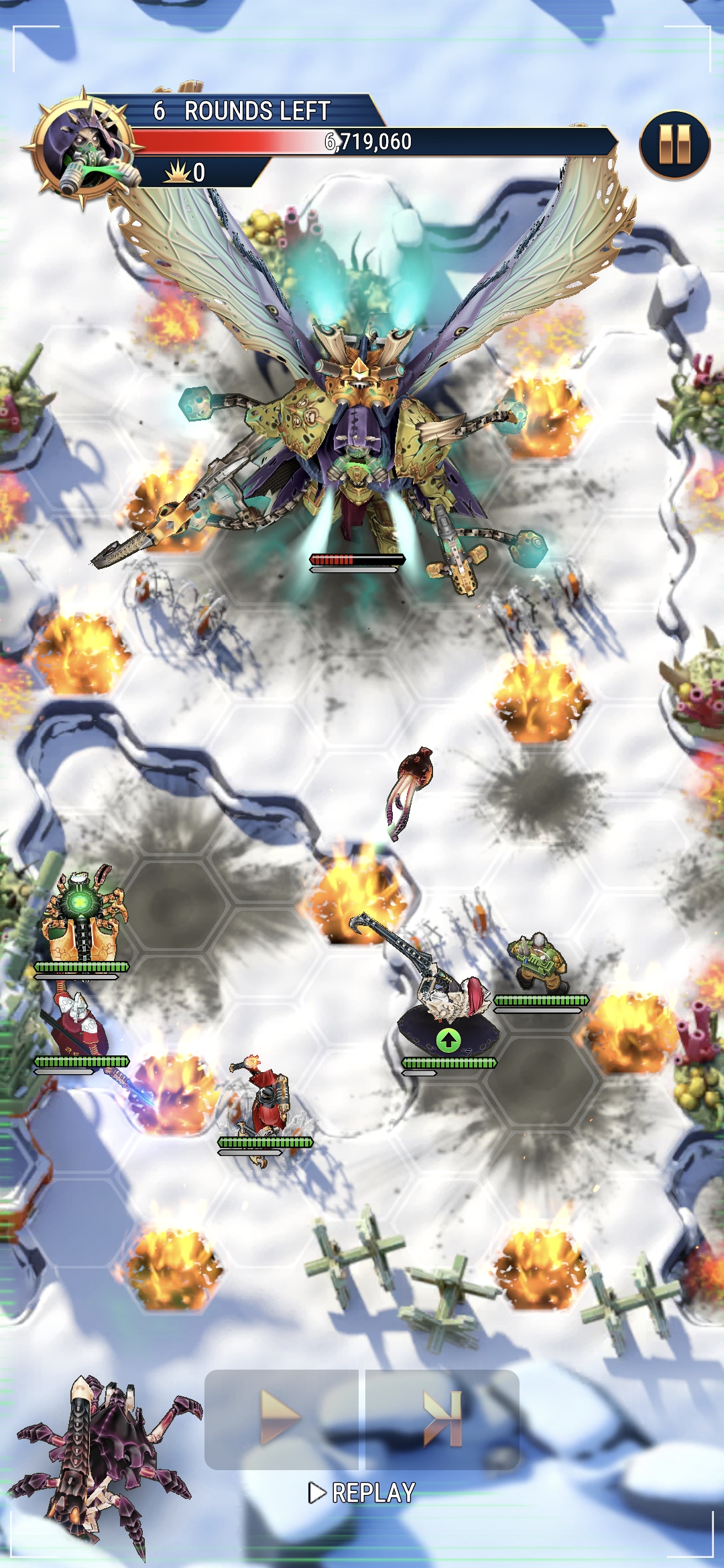Resume replay with the play arrow button
Viewport: 724px width, 1568px height.
click(281, 1418)
